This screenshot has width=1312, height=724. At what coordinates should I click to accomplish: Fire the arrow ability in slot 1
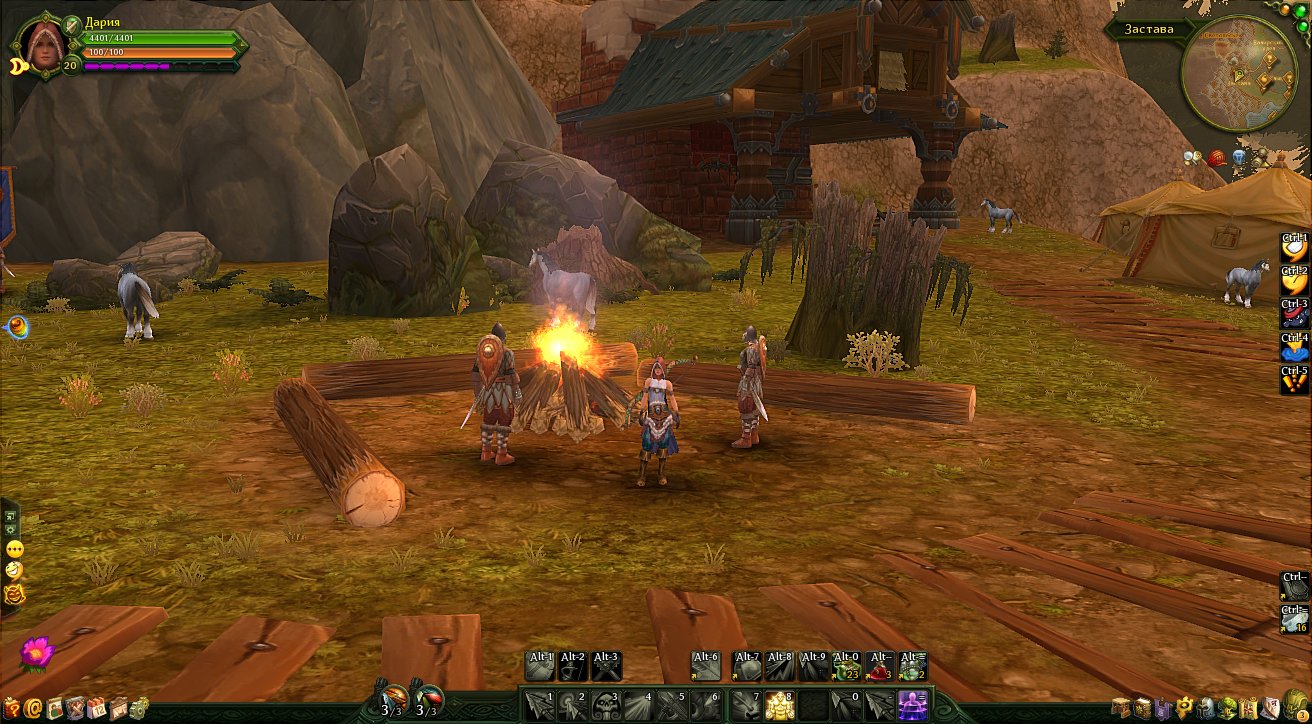[x=538, y=704]
